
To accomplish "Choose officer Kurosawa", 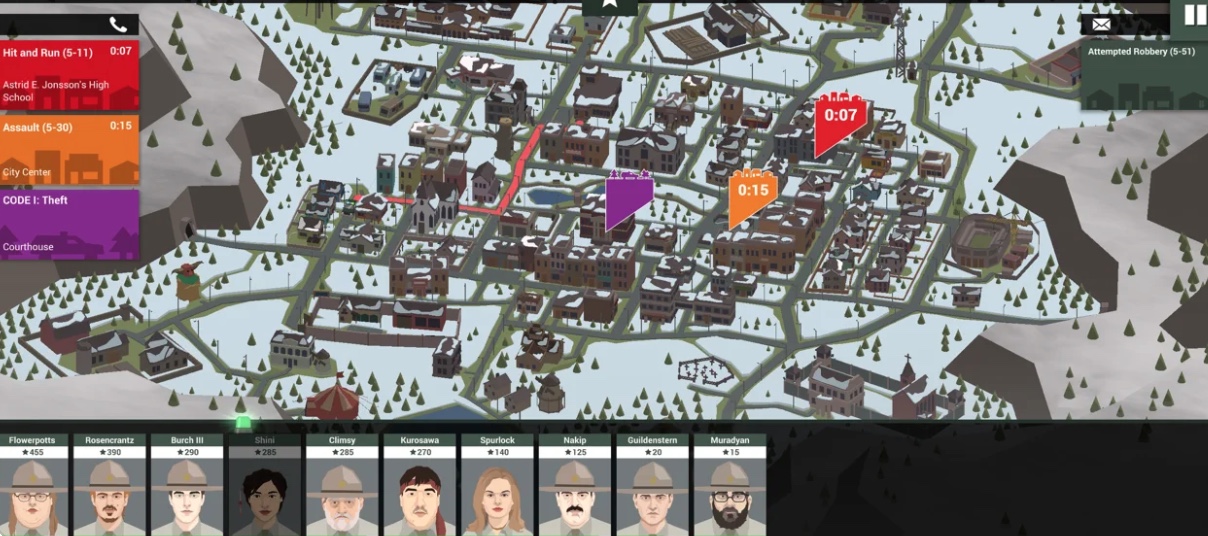I will tap(420, 485).
